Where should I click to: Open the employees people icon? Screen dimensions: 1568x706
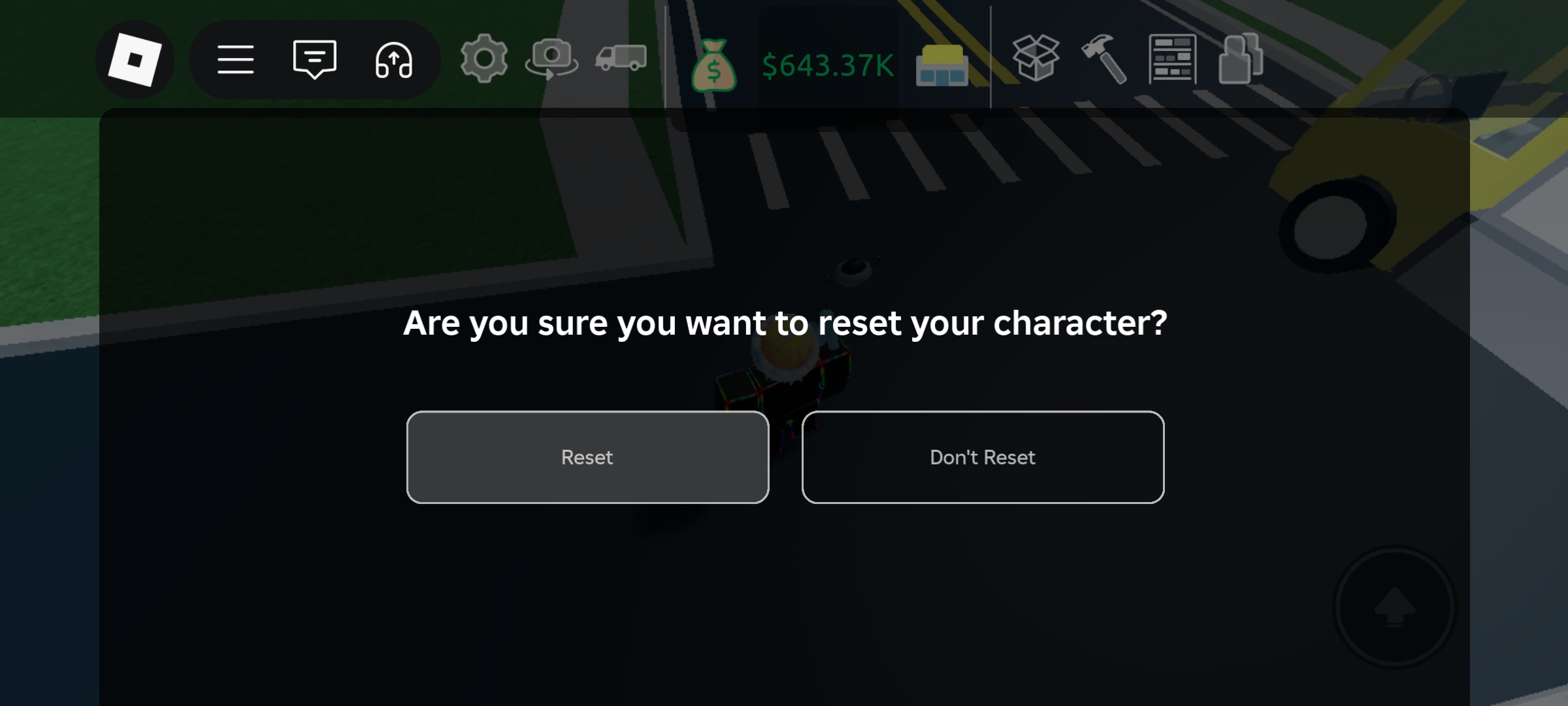1240,59
